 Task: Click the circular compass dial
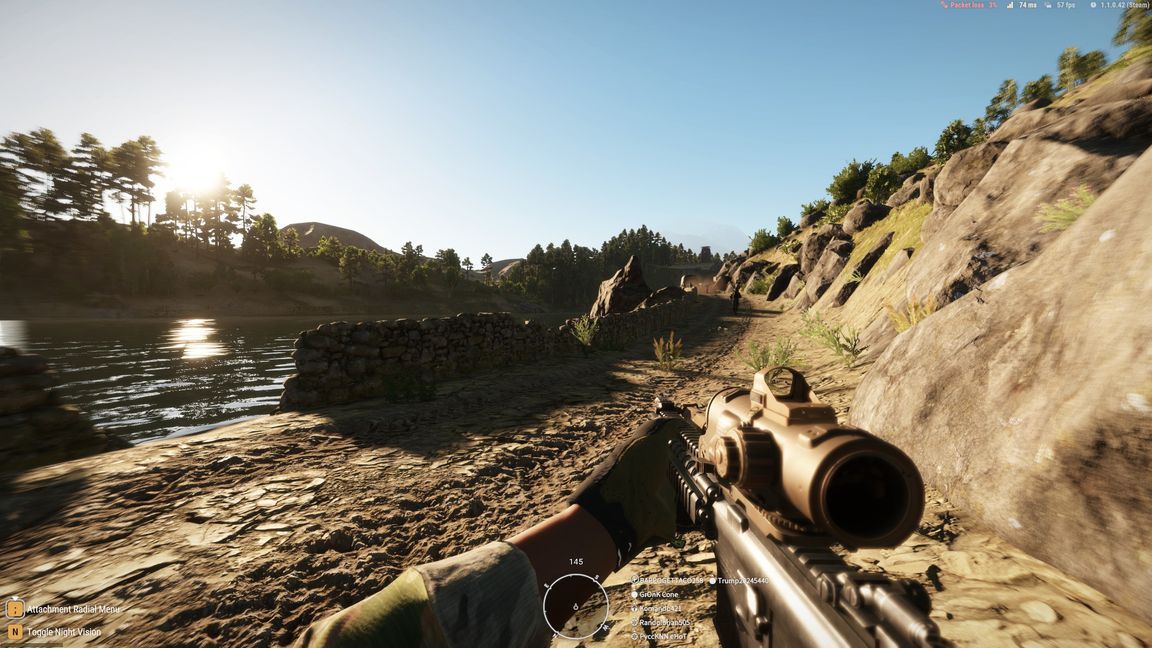click(x=576, y=607)
